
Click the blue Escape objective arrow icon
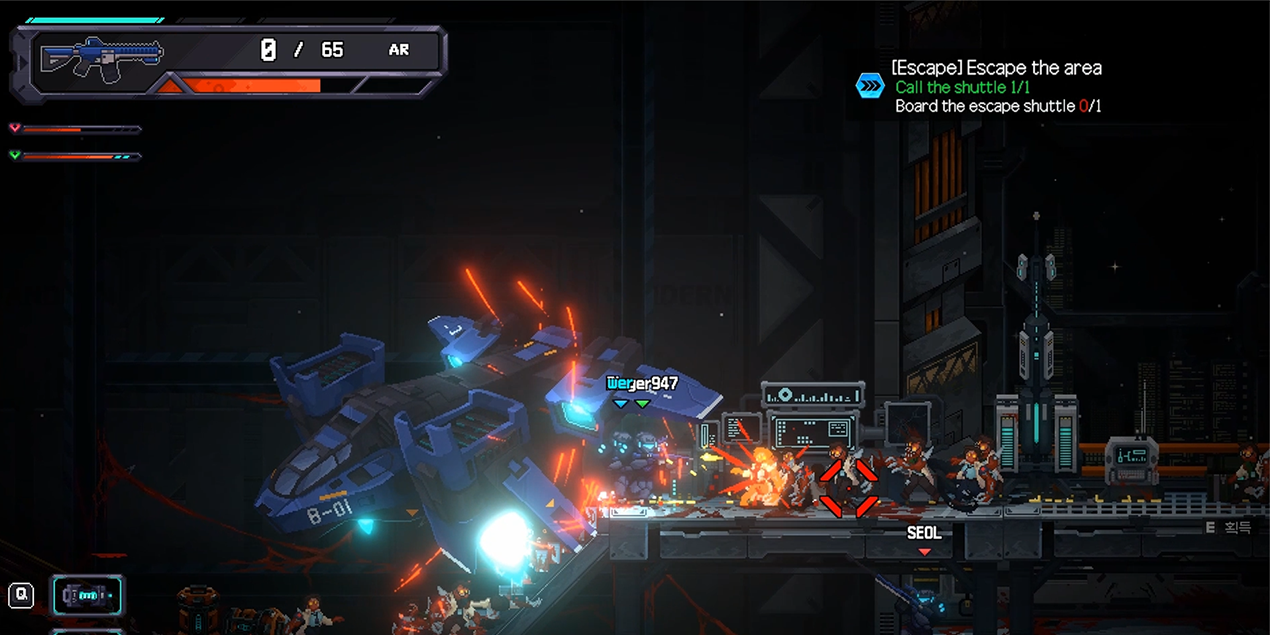[x=870, y=86]
